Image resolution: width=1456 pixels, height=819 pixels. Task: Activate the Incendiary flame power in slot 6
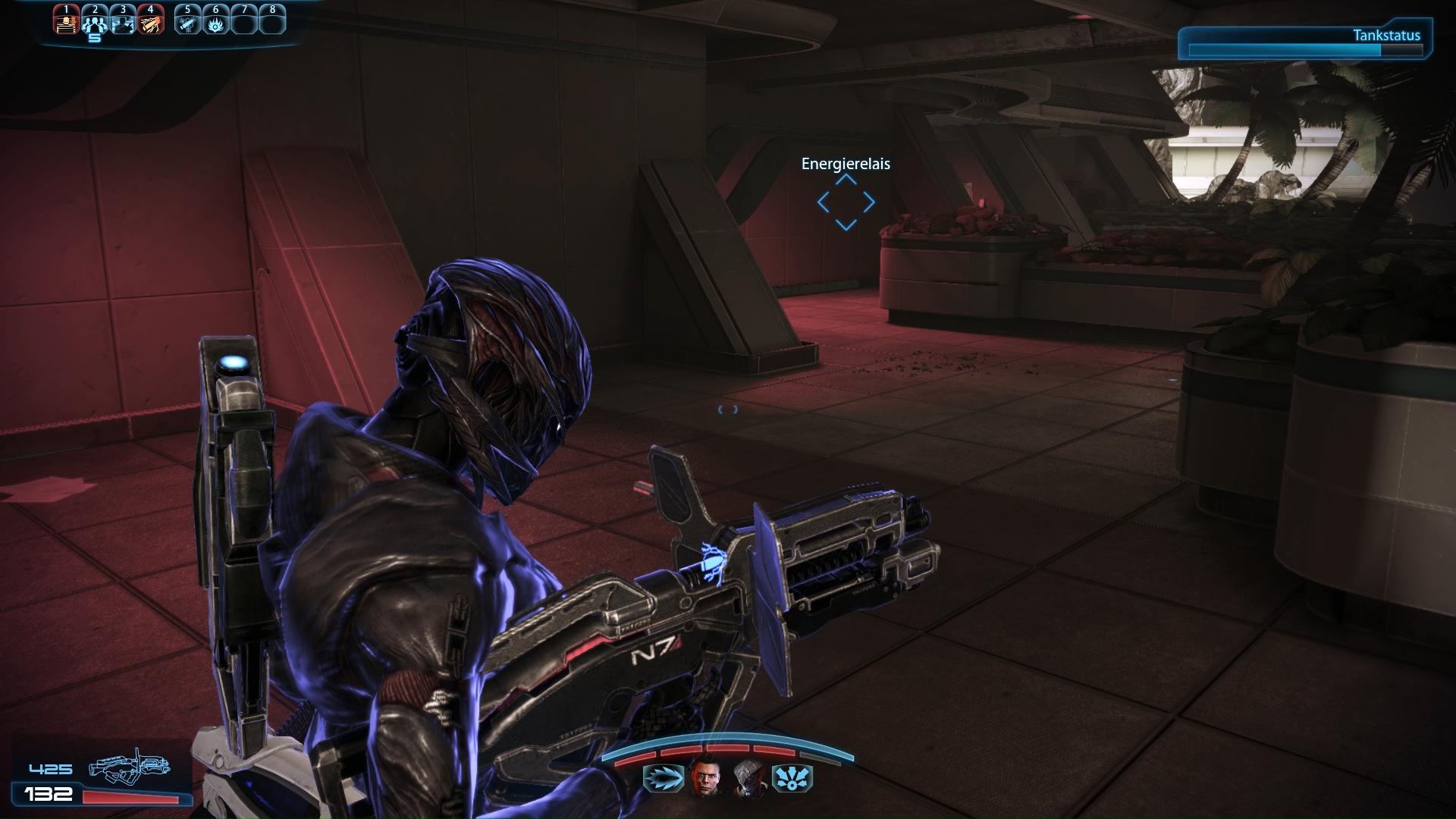pyautogui.click(x=216, y=21)
